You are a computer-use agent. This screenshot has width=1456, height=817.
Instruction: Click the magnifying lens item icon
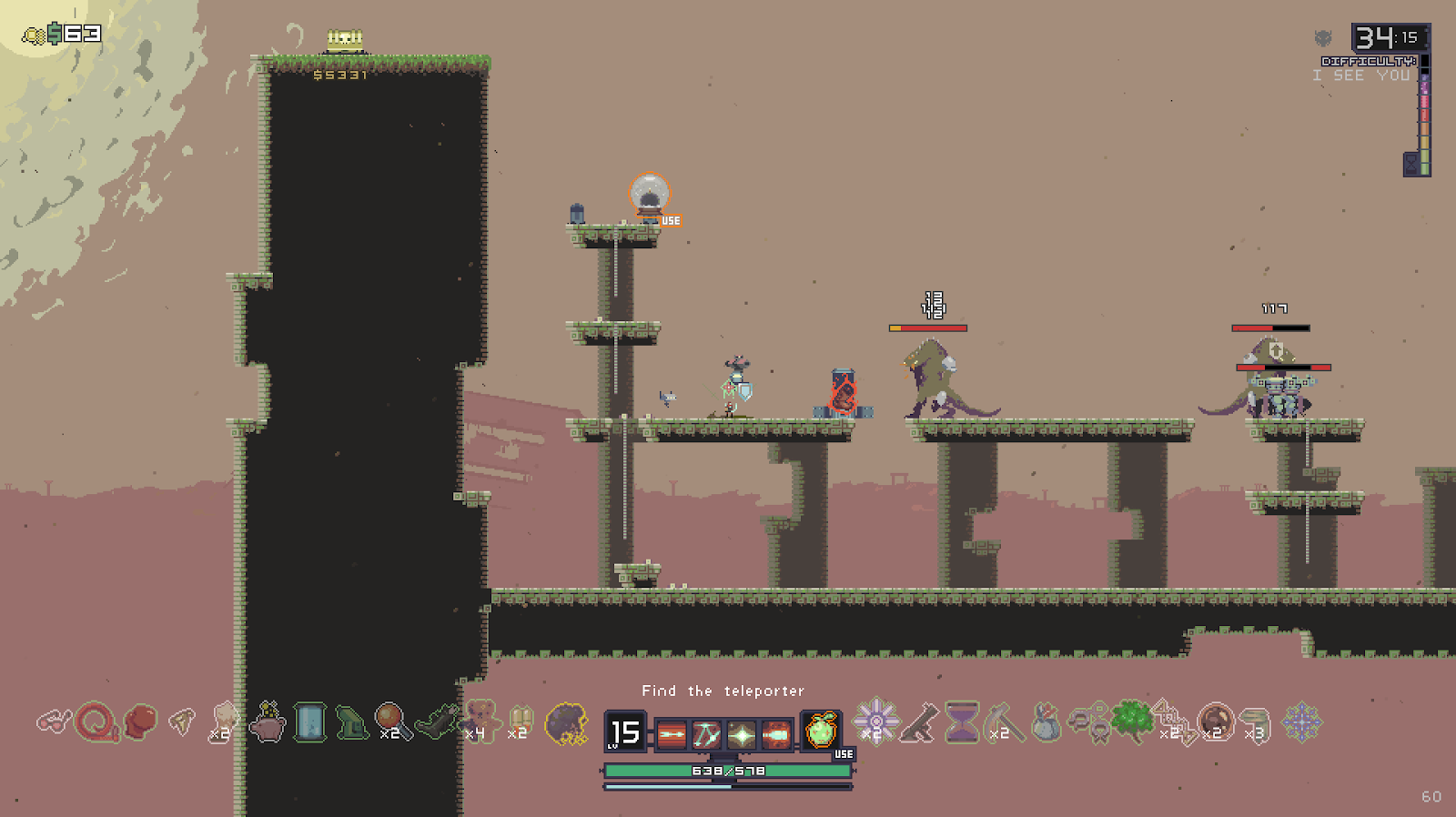tap(391, 721)
